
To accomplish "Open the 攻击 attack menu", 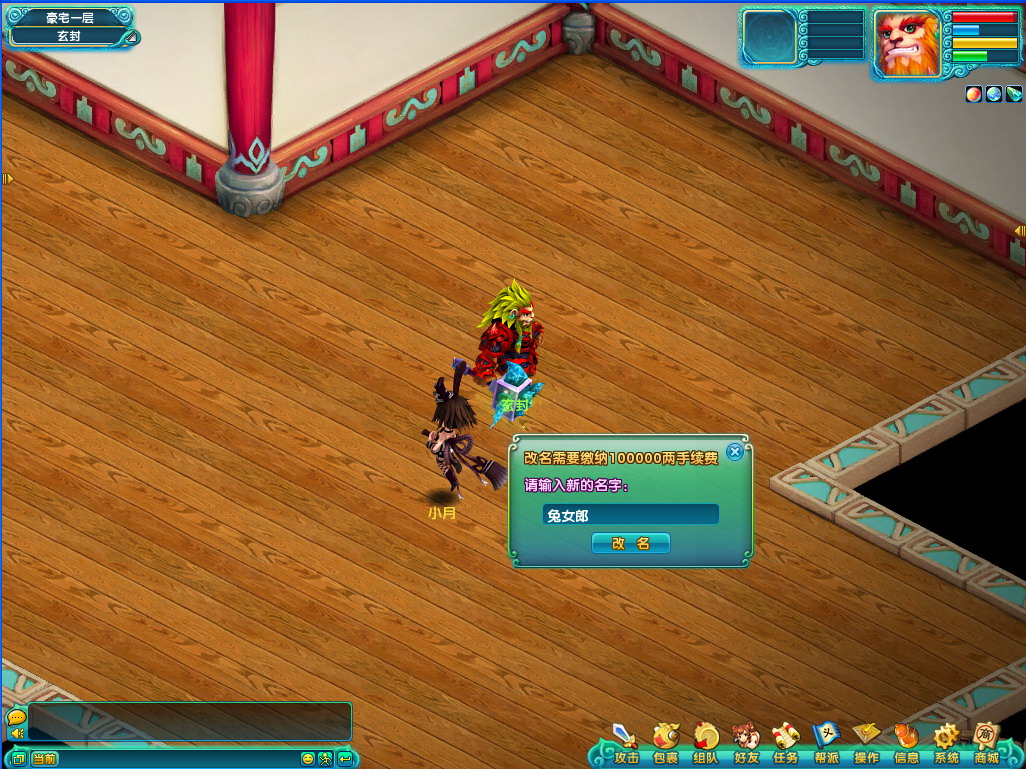I will click(626, 740).
